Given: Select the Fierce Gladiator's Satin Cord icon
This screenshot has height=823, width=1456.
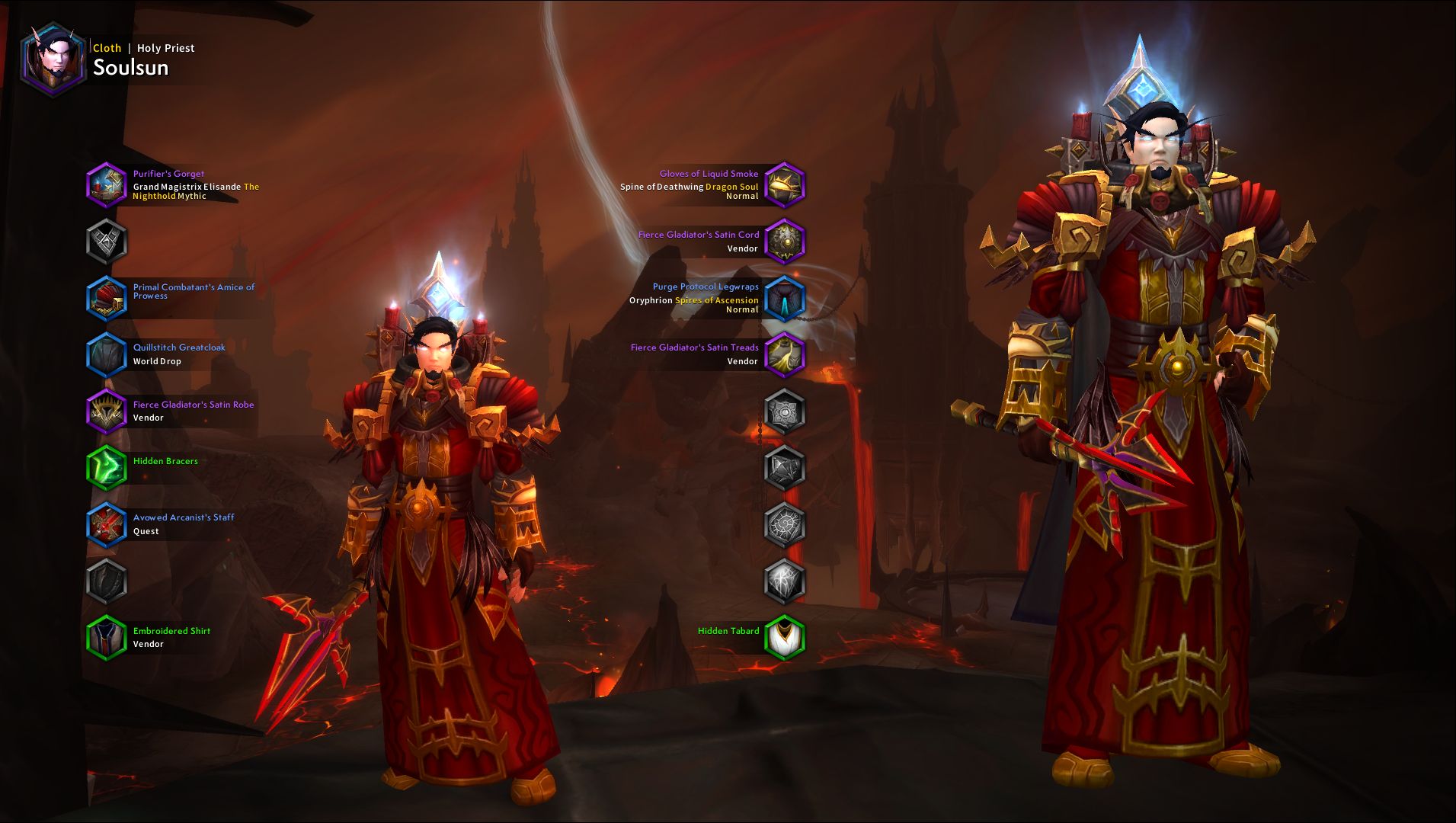Looking at the screenshot, I should 785,241.
